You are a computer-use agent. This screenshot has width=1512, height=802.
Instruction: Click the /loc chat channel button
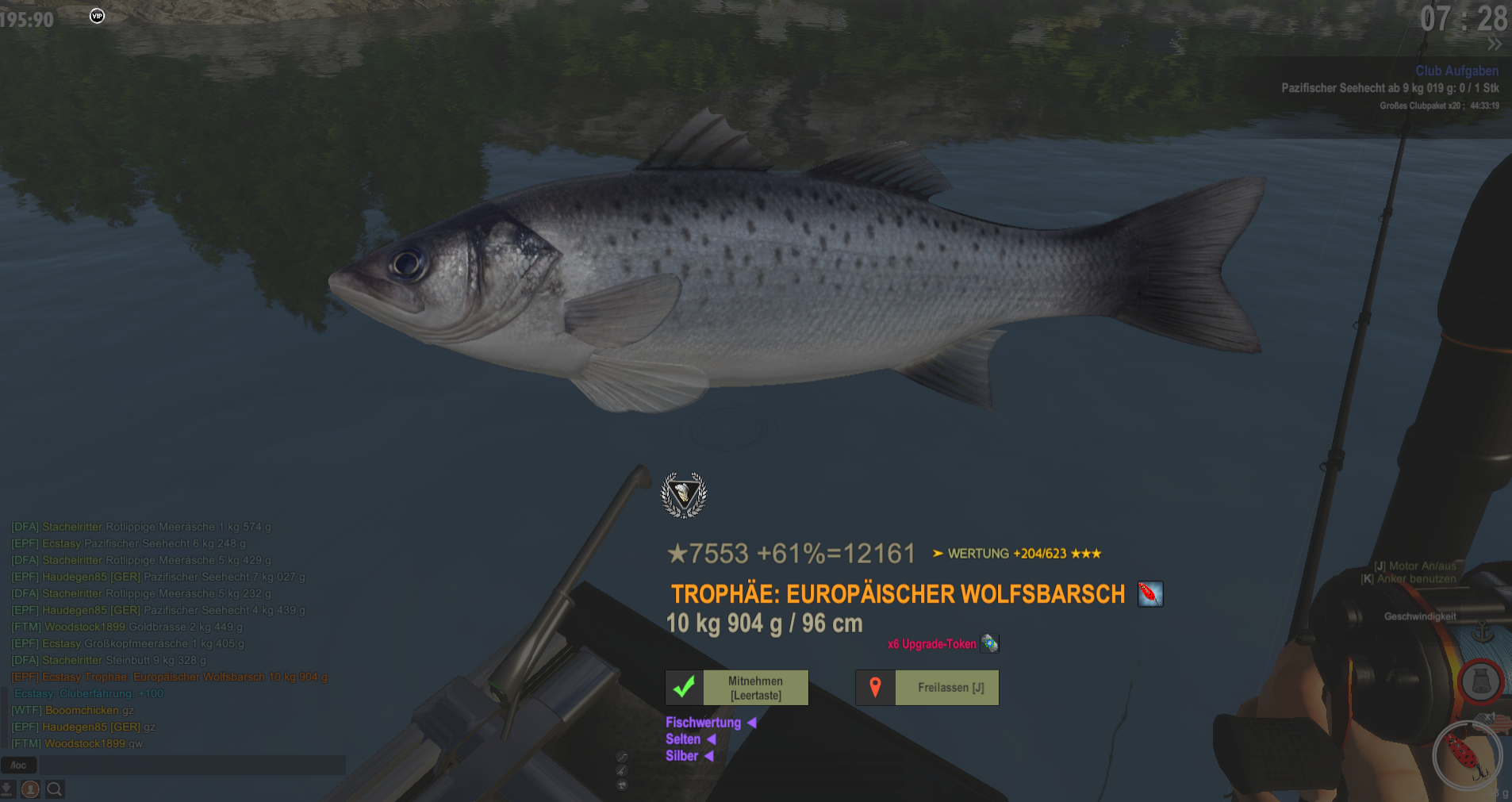19,766
